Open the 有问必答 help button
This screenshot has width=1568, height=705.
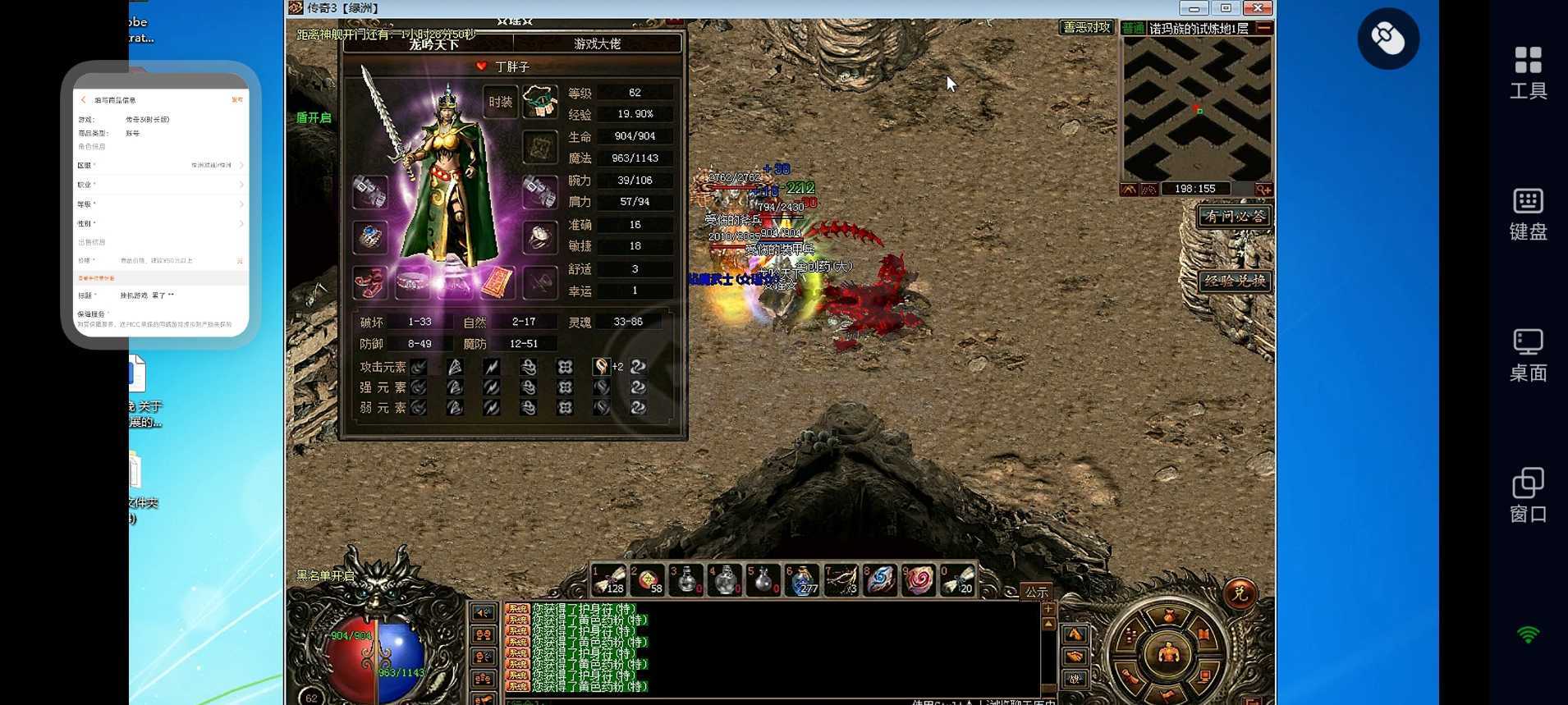click(x=1234, y=217)
